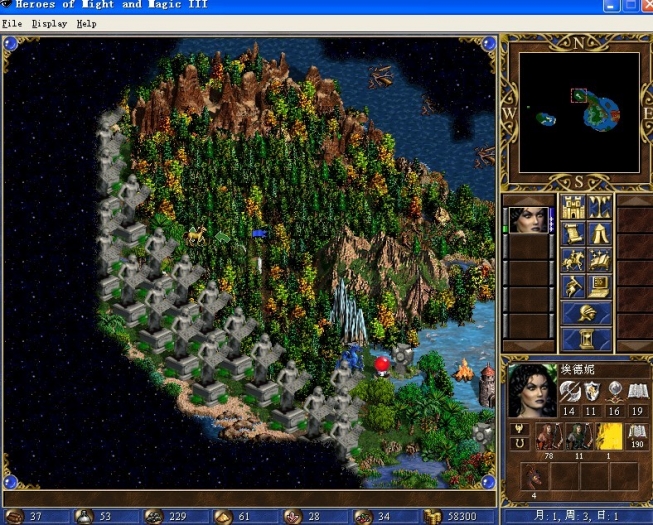Open the spellbook cast spell button
Image resolution: width=653 pixels, height=525 pixels.
tap(600, 260)
